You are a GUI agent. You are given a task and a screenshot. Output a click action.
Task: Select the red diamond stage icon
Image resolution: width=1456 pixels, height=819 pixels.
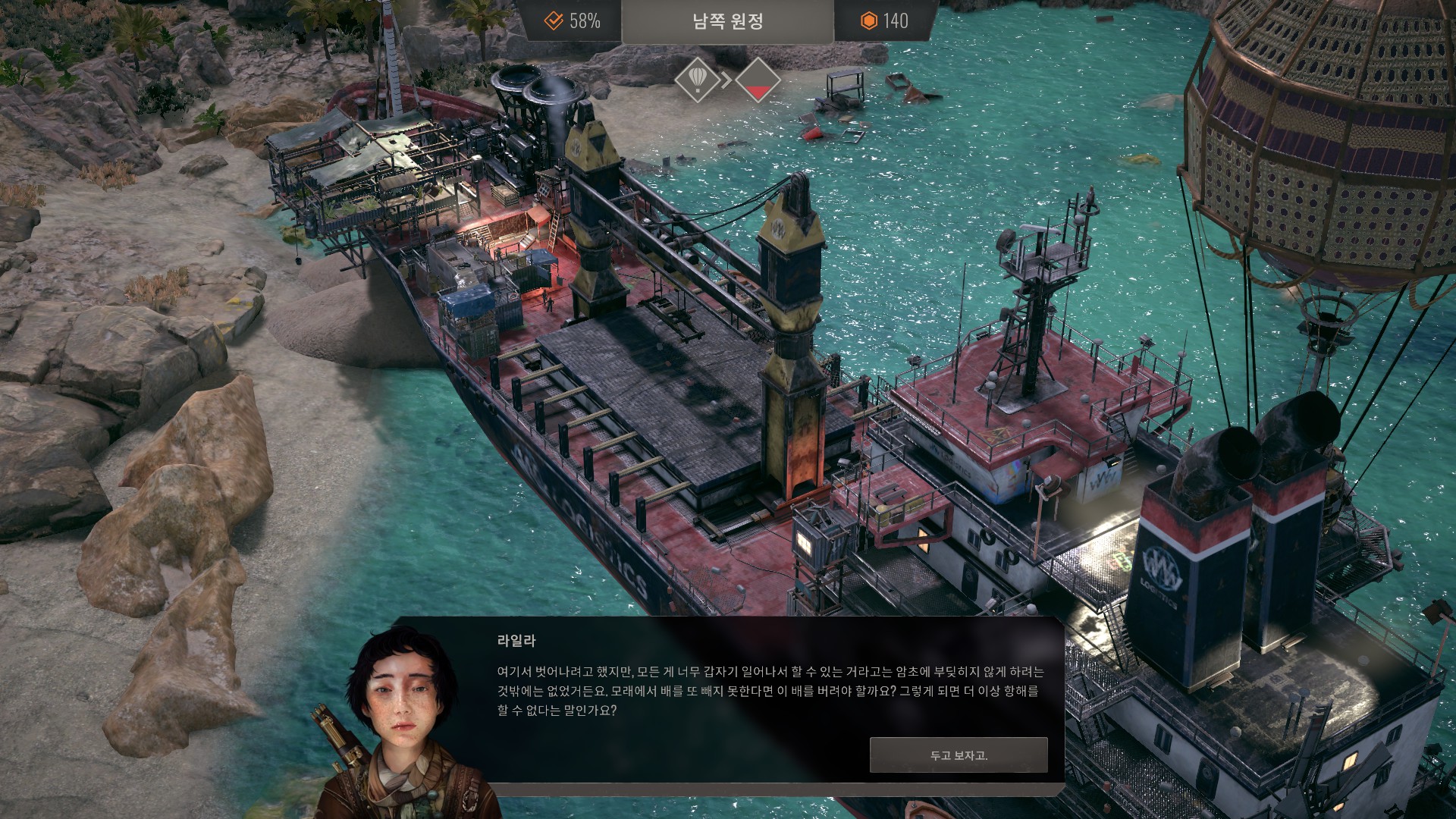point(758,80)
